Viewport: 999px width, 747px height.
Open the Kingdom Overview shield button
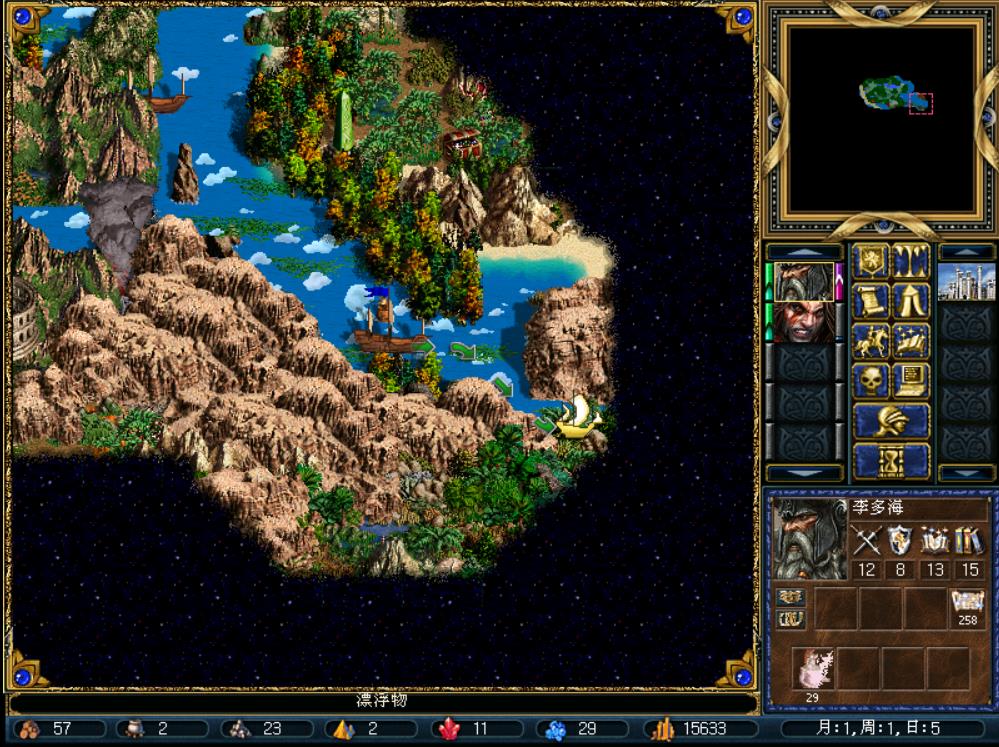pyautogui.click(x=870, y=261)
